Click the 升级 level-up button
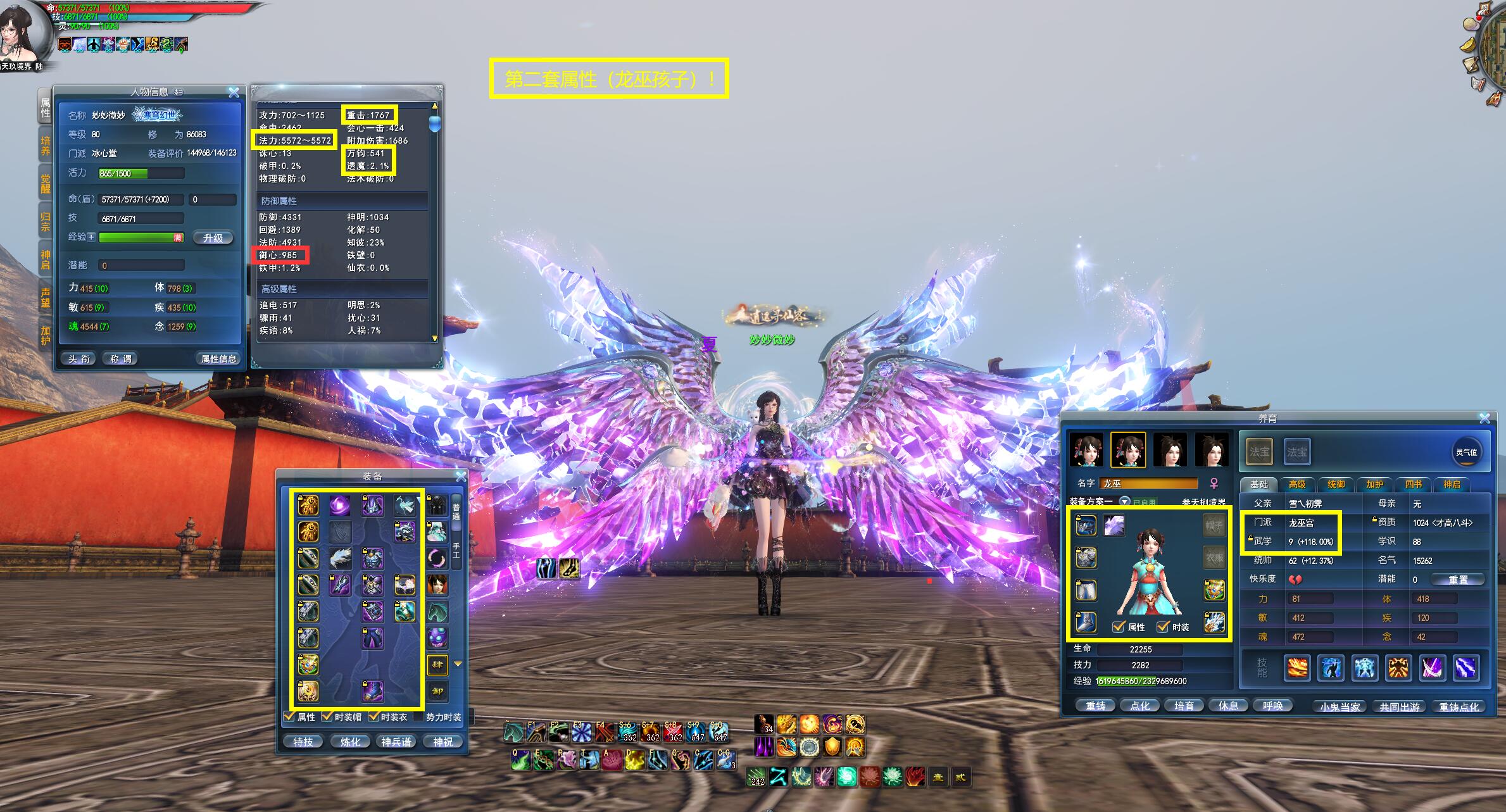The image size is (1506, 812). (x=213, y=238)
